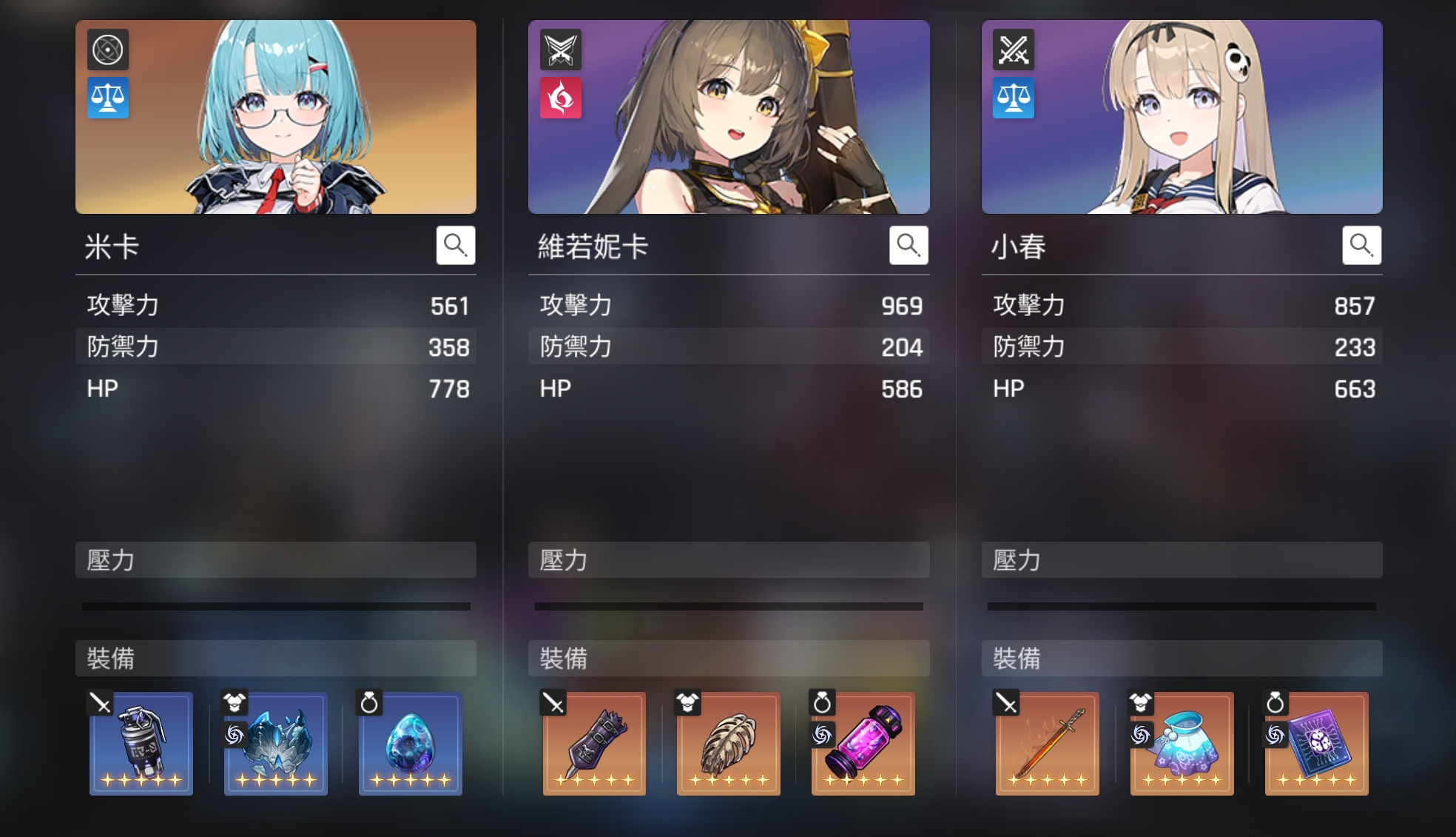
Task: Select 米卡's orbit class icon on her portrait
Action: 108,50
